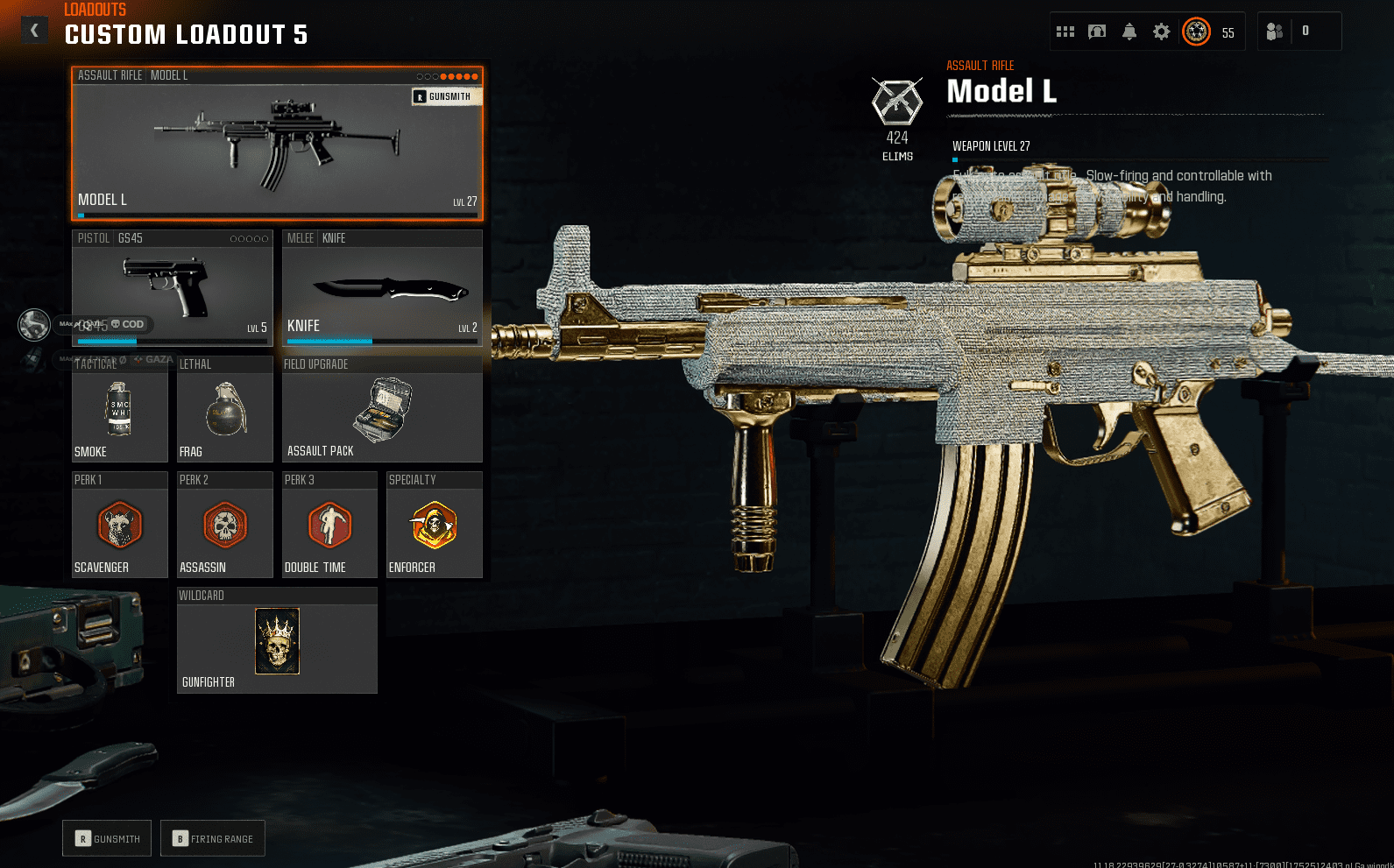Click the prestige emblem showing 55

[1196, 31]
